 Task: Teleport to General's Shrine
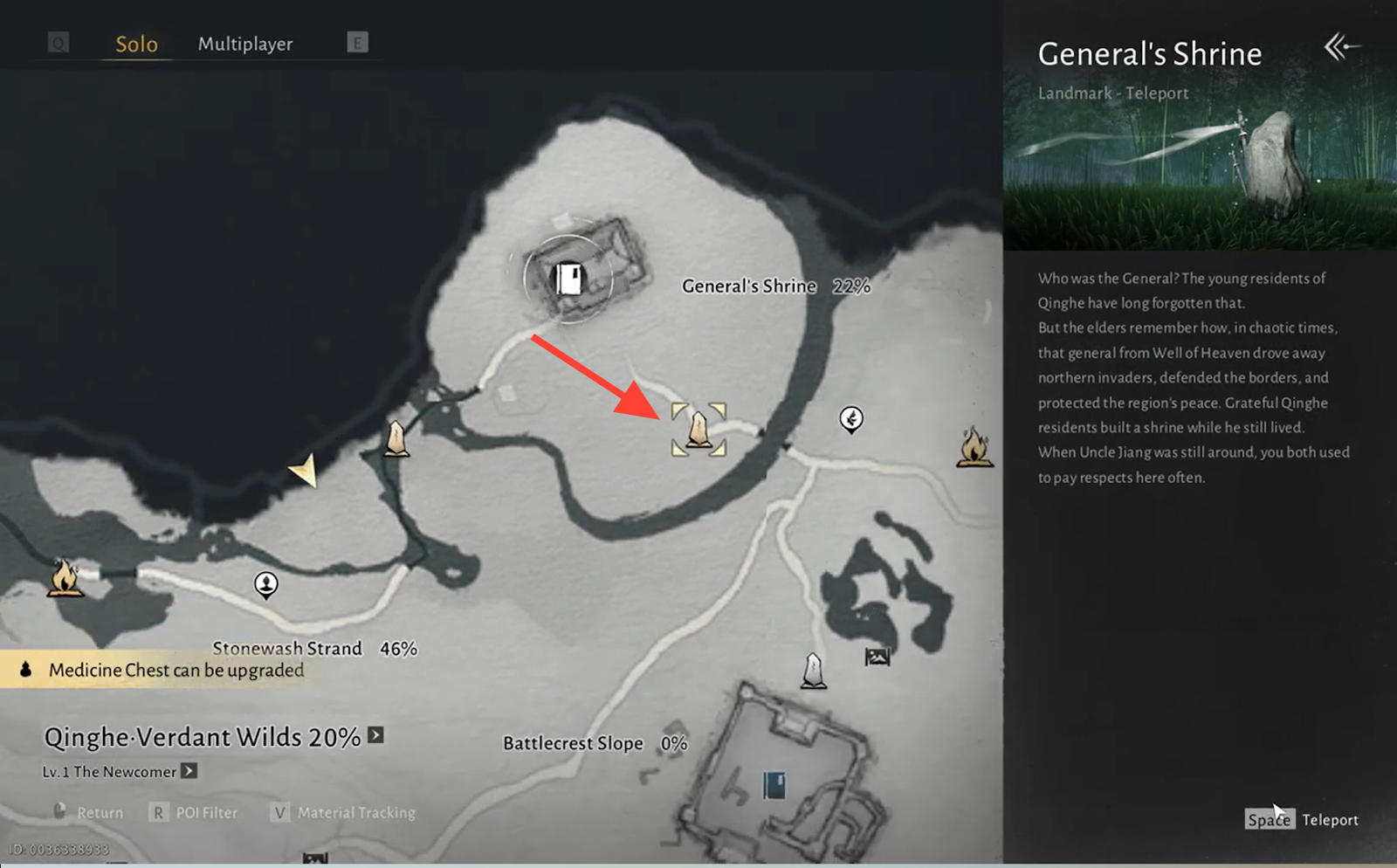tap(1302, 819)
